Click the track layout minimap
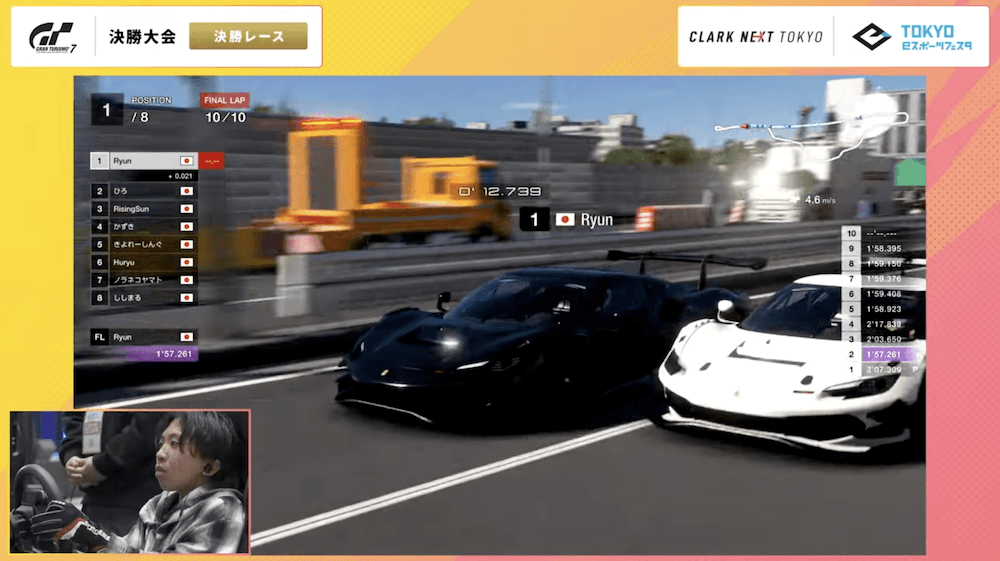The image size is (1000, 561). click(820, 135)
